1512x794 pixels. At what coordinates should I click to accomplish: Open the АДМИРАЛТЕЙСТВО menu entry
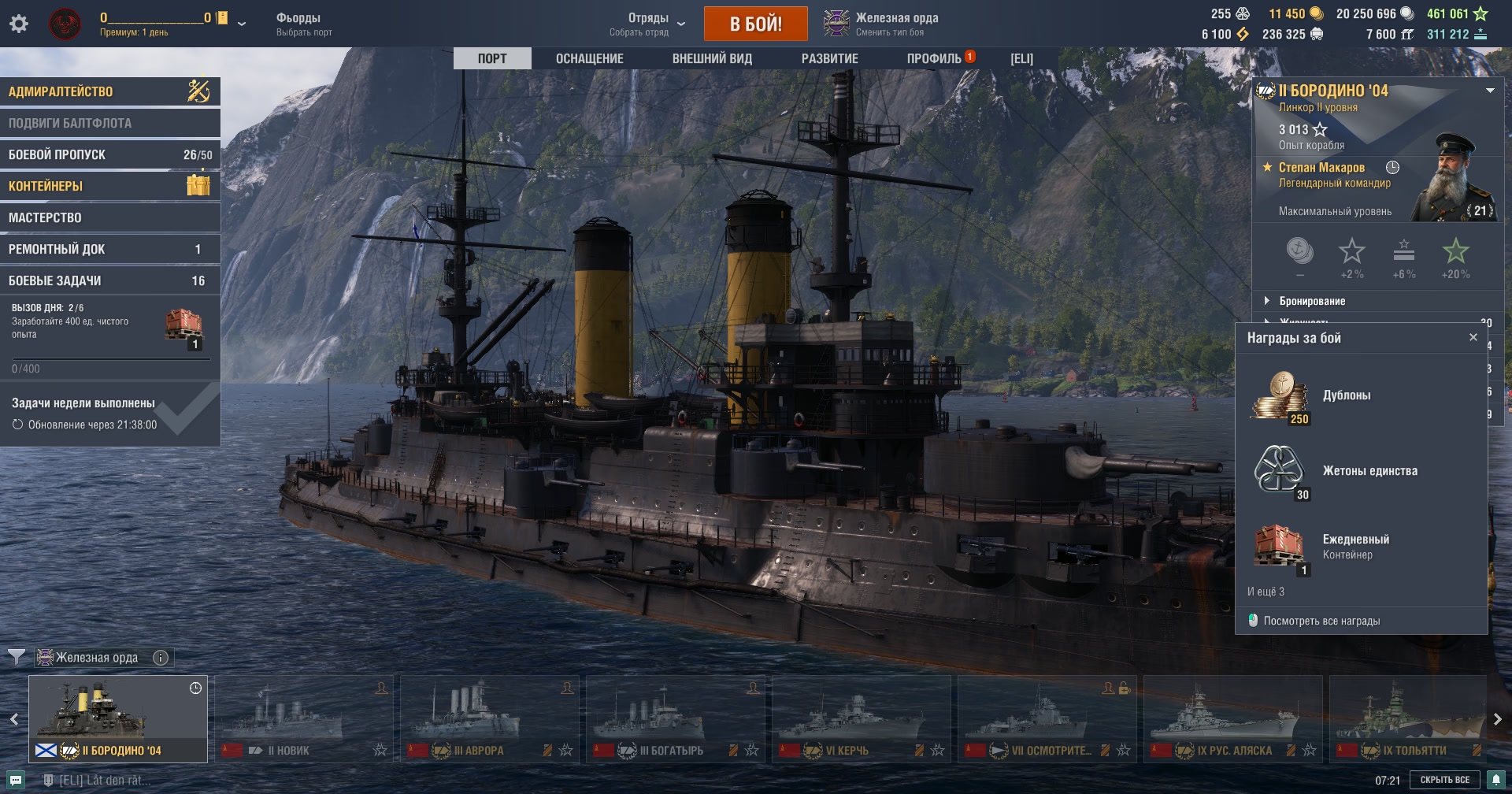109,91
